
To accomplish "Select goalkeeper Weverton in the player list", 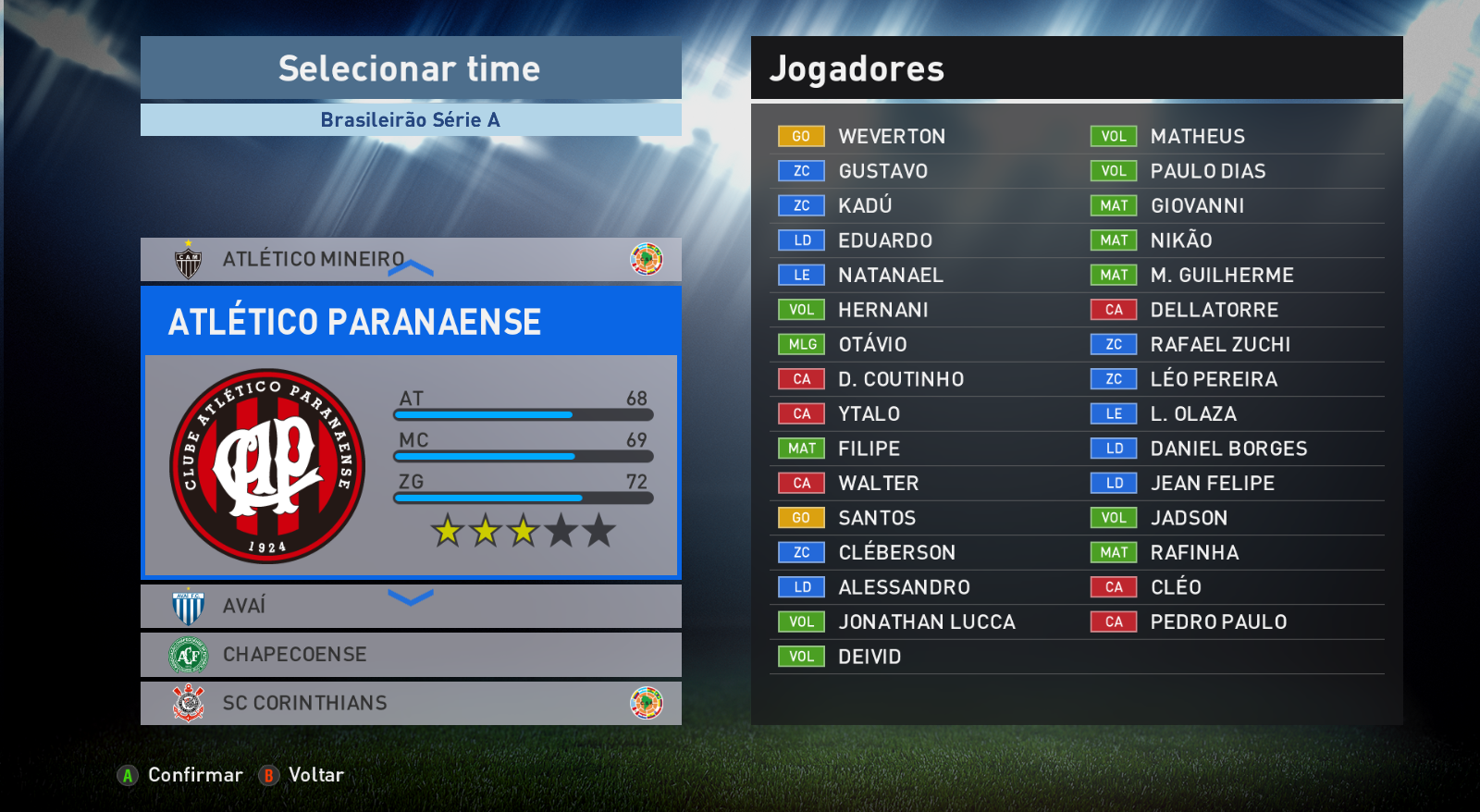I will [x=891, y=137].
